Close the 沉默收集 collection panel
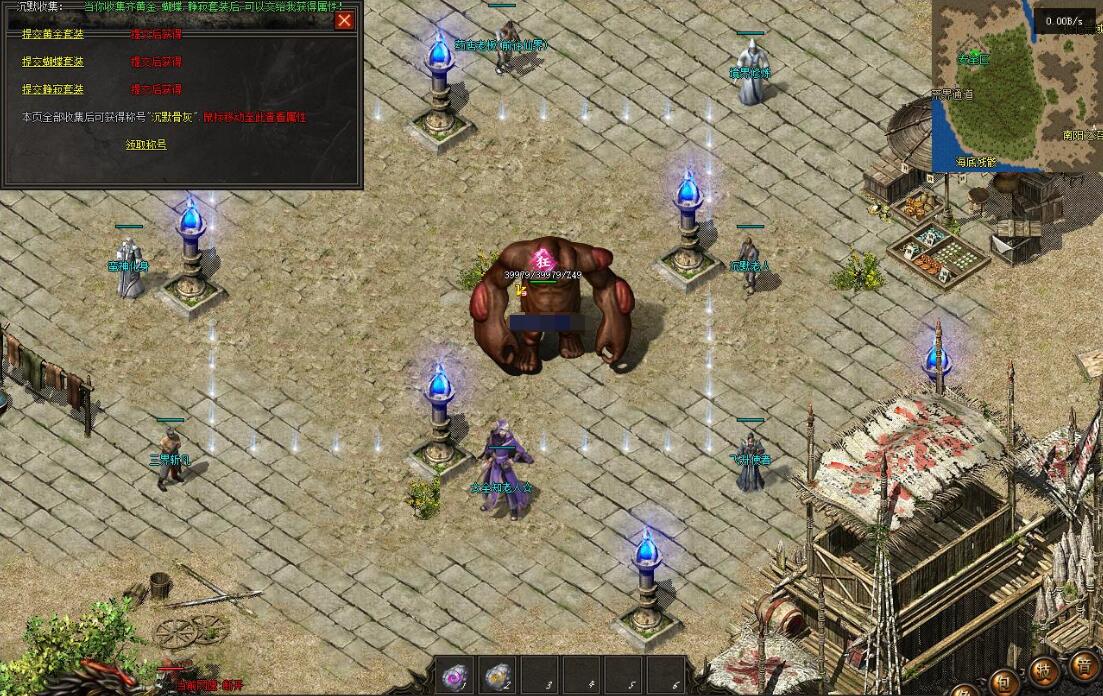This screenshot has height=696, width=1103. click(345, 20)
